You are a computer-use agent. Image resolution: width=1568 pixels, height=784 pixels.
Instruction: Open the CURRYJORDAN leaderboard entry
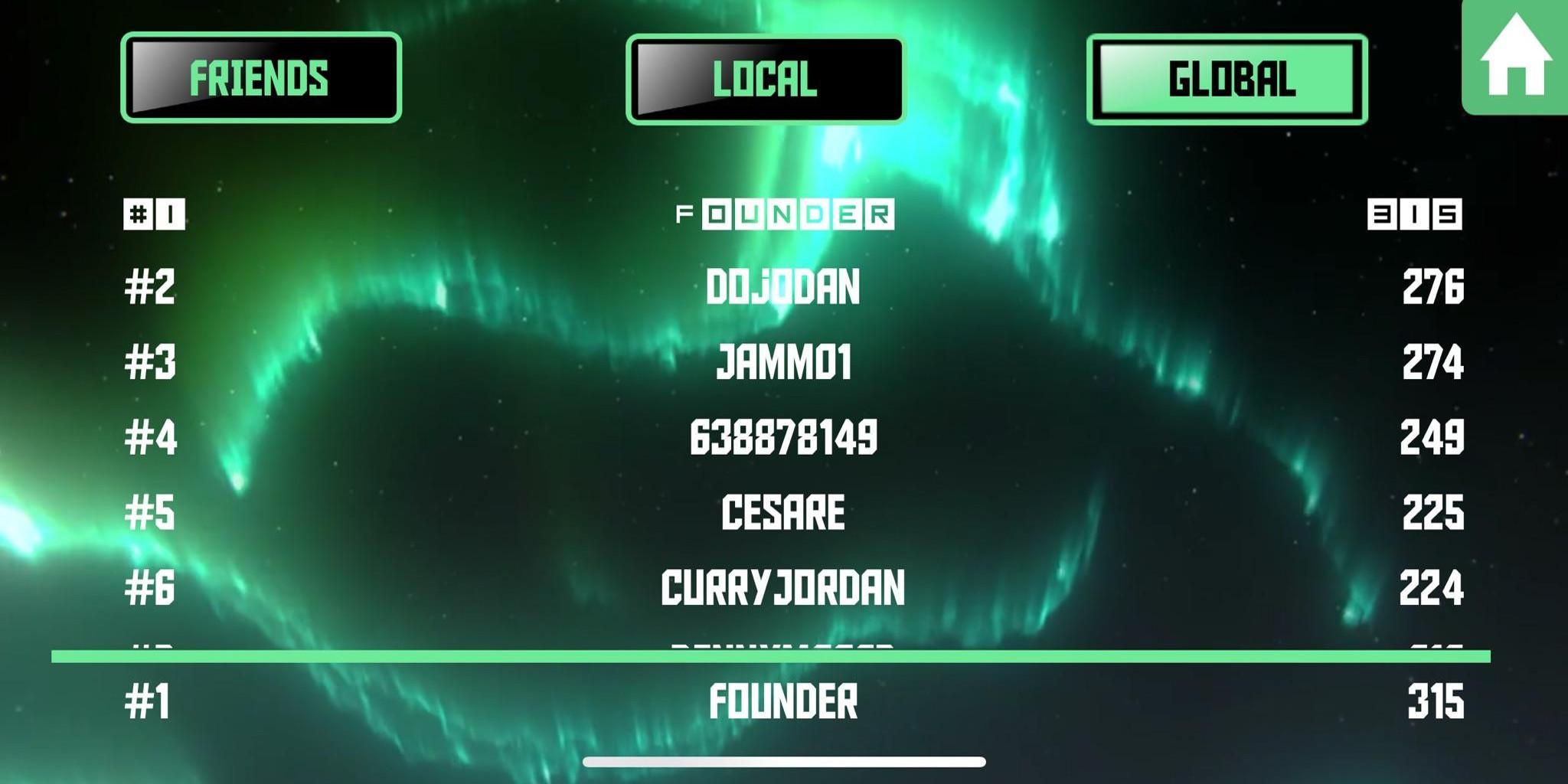[x=782, y=587]
